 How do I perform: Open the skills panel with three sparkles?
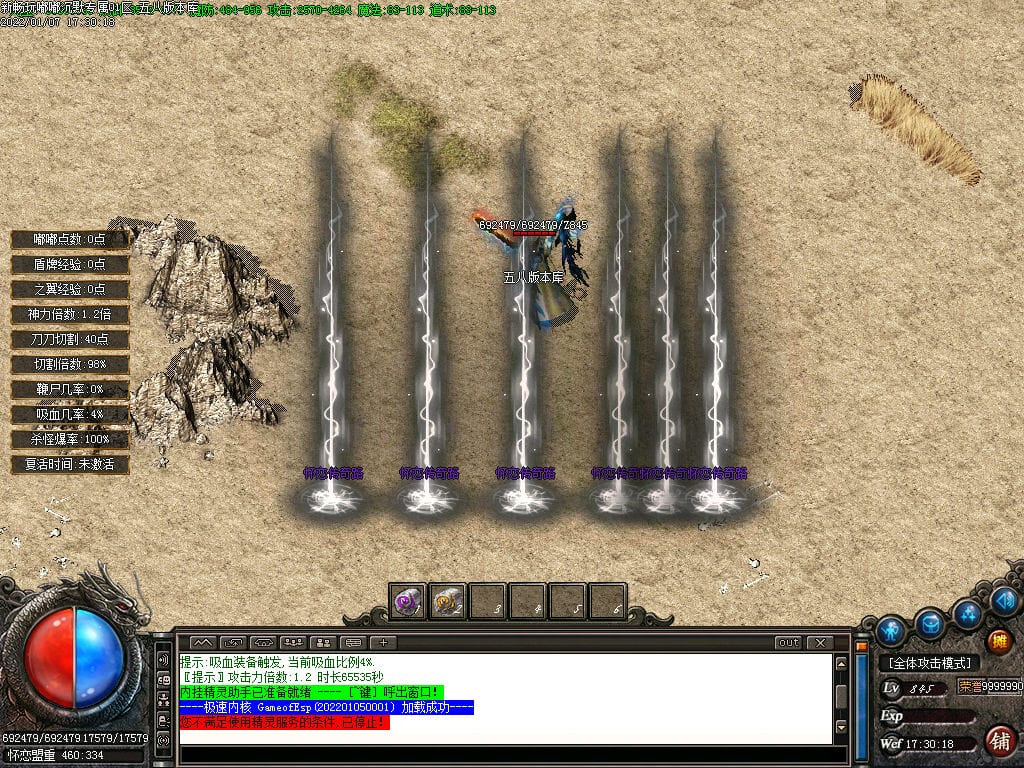[967, 613]
